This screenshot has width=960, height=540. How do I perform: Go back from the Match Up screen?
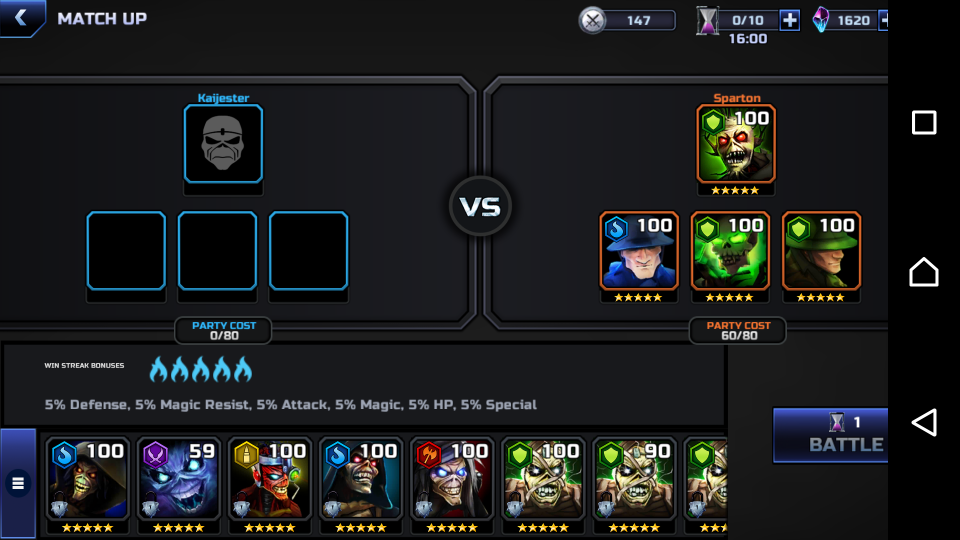click(x=22, y=19)
